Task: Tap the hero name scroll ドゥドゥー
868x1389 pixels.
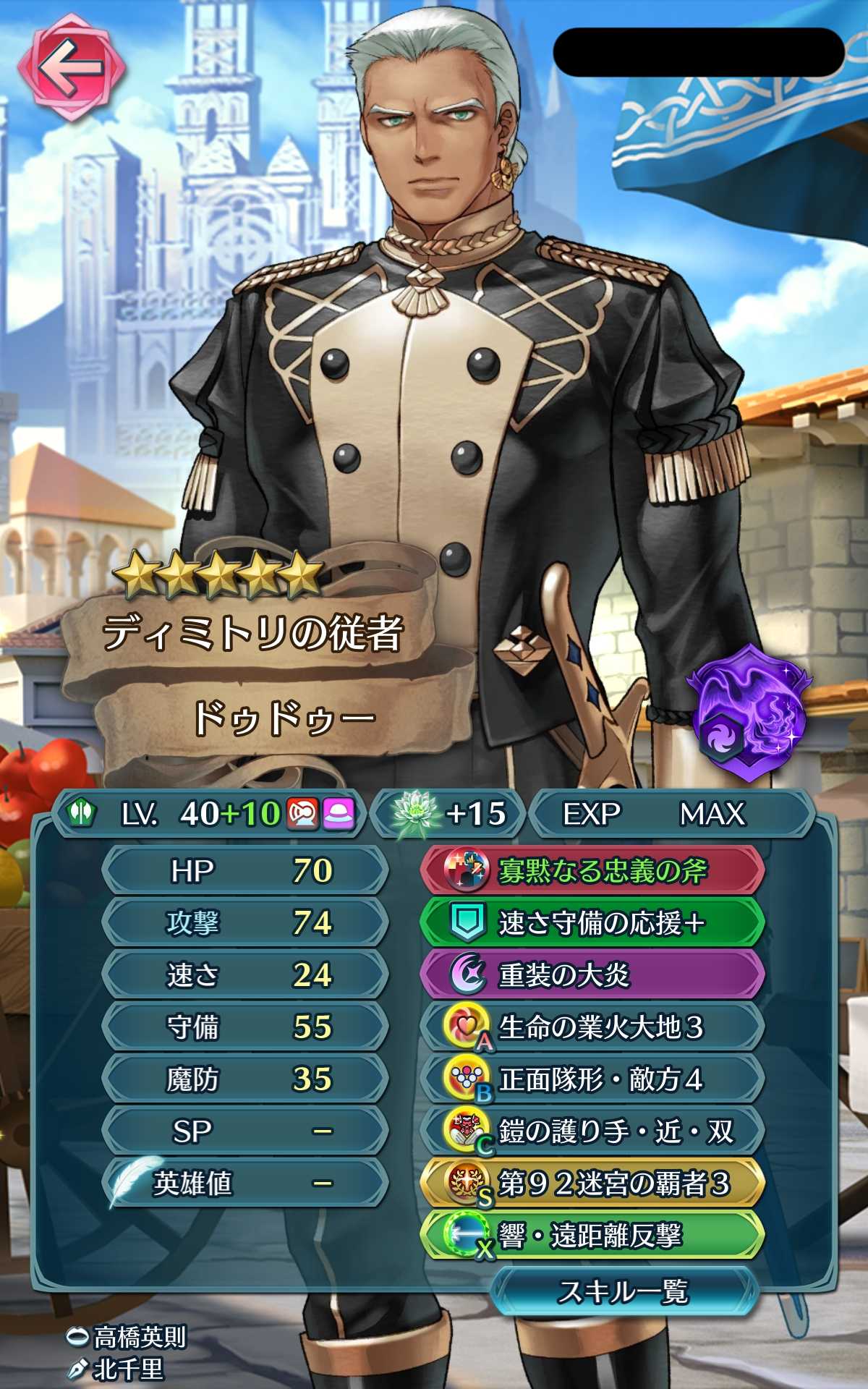Action: pyautogui.click(x=282, y=718)
